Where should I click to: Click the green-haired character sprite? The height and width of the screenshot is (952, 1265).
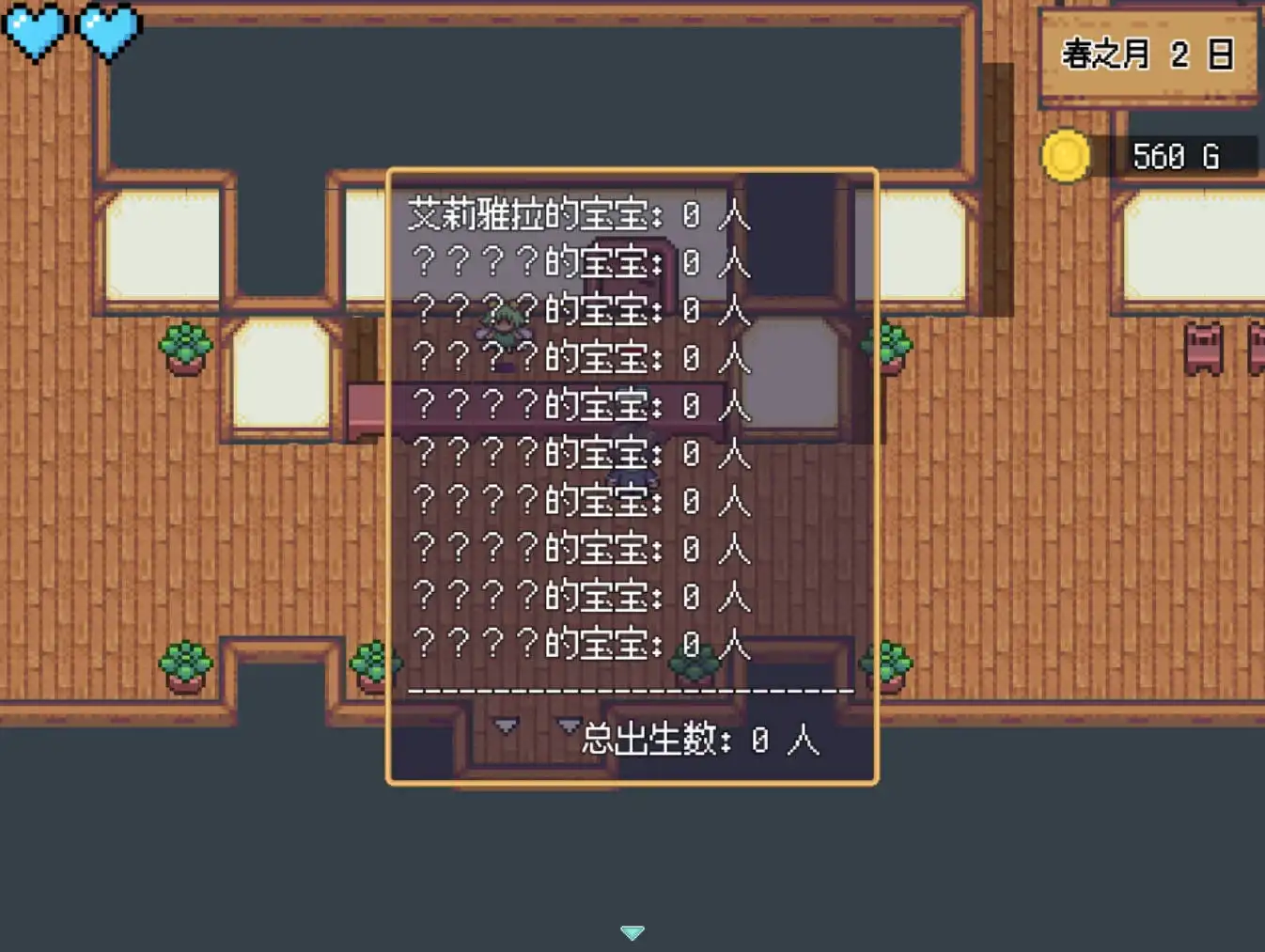tap(505, 324)
